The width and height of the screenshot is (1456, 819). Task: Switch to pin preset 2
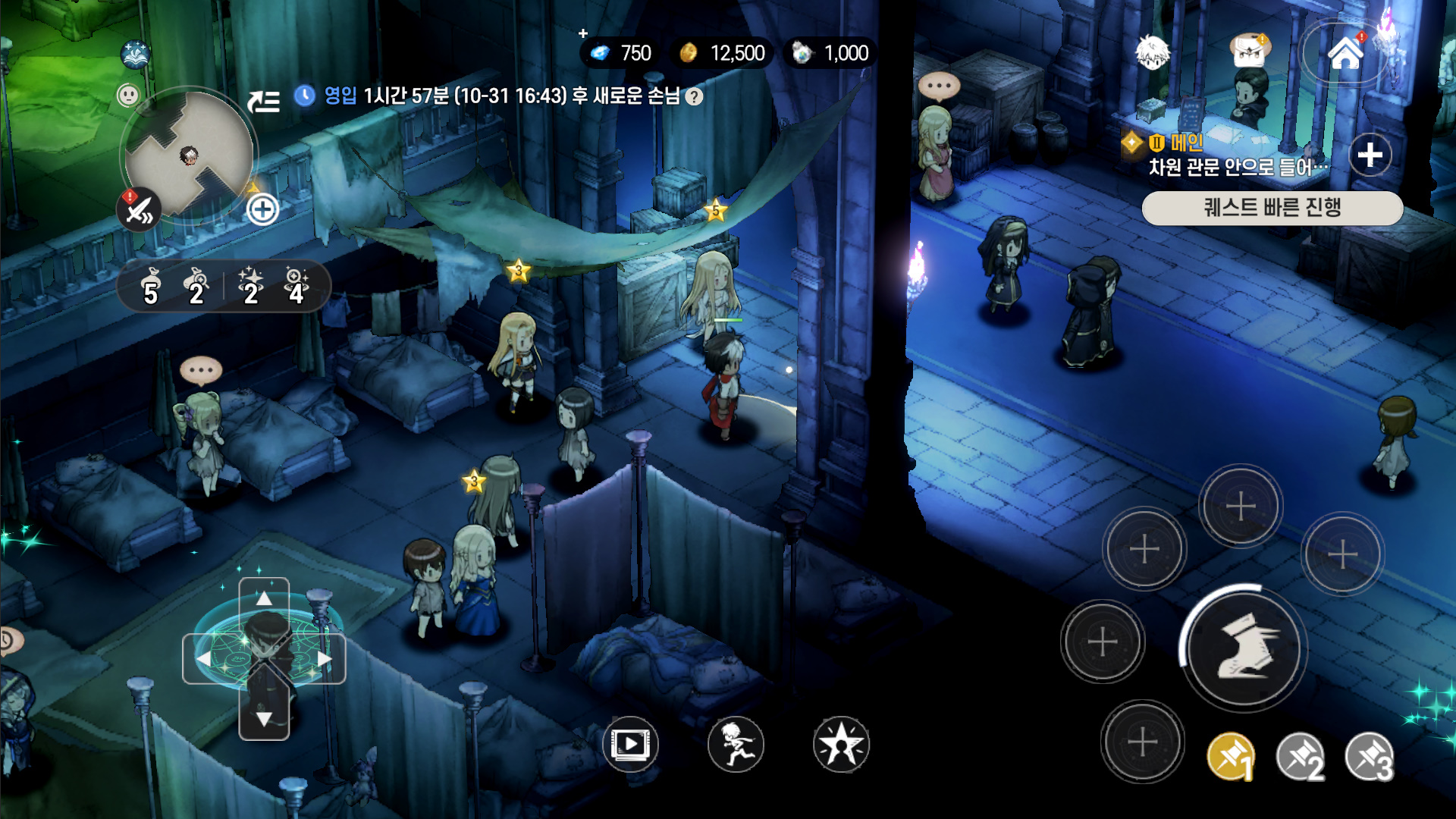pyautogui.click(x=1300, y=757)
